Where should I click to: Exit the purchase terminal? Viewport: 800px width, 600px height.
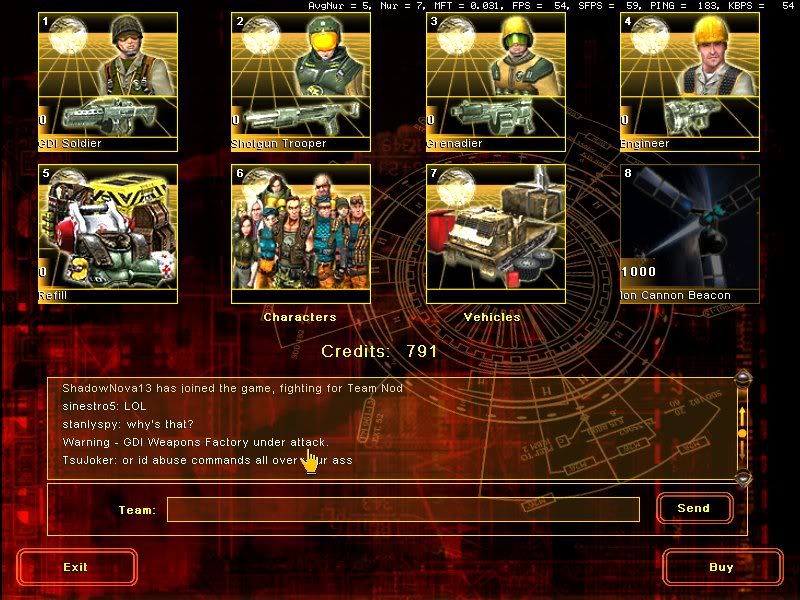(x=76, y=567)
